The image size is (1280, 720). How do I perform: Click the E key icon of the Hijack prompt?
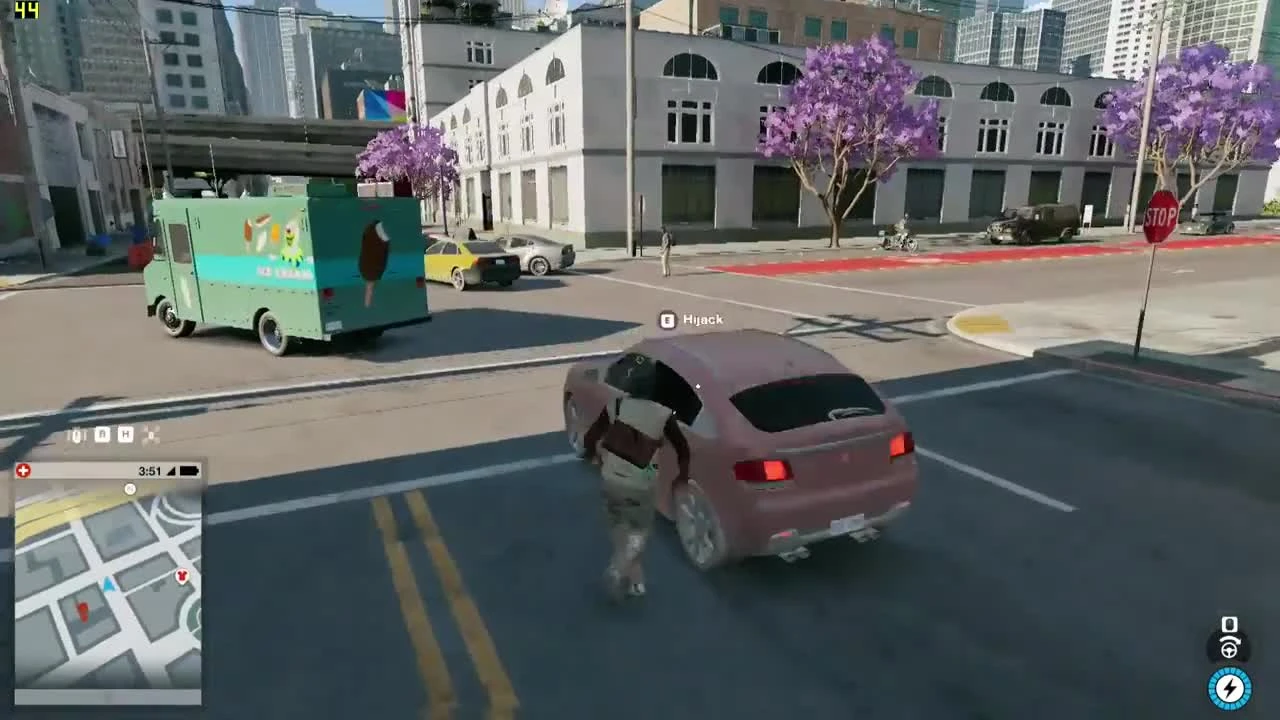(x=666, y=320)
